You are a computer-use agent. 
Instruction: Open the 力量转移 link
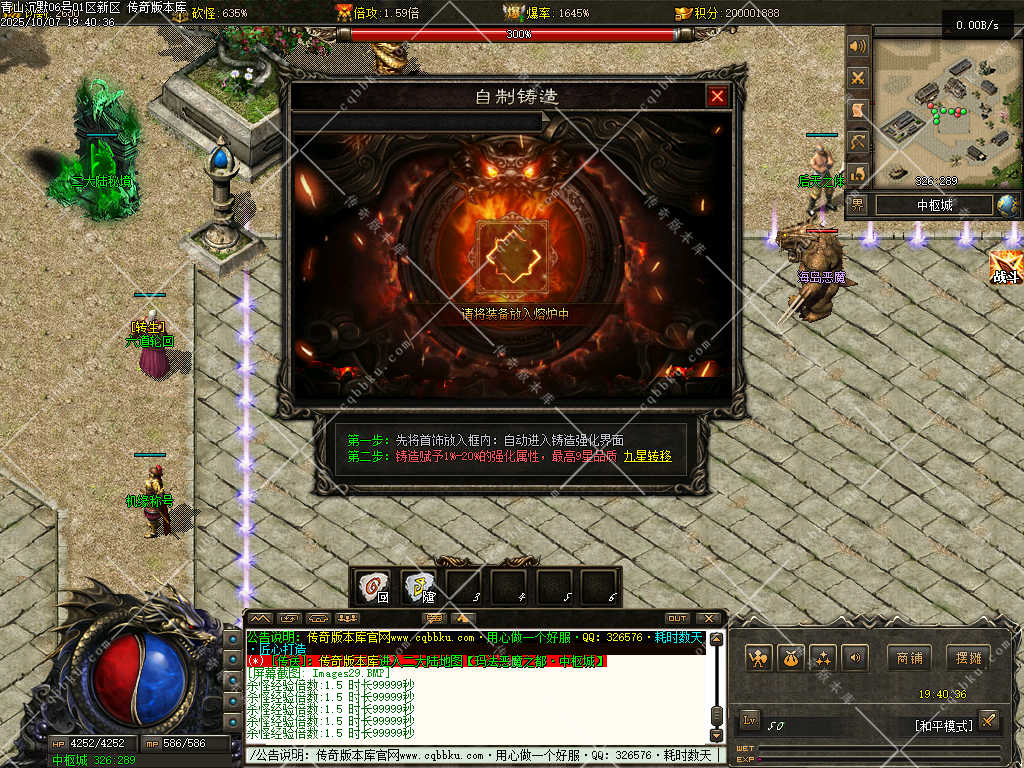(648, 456)
